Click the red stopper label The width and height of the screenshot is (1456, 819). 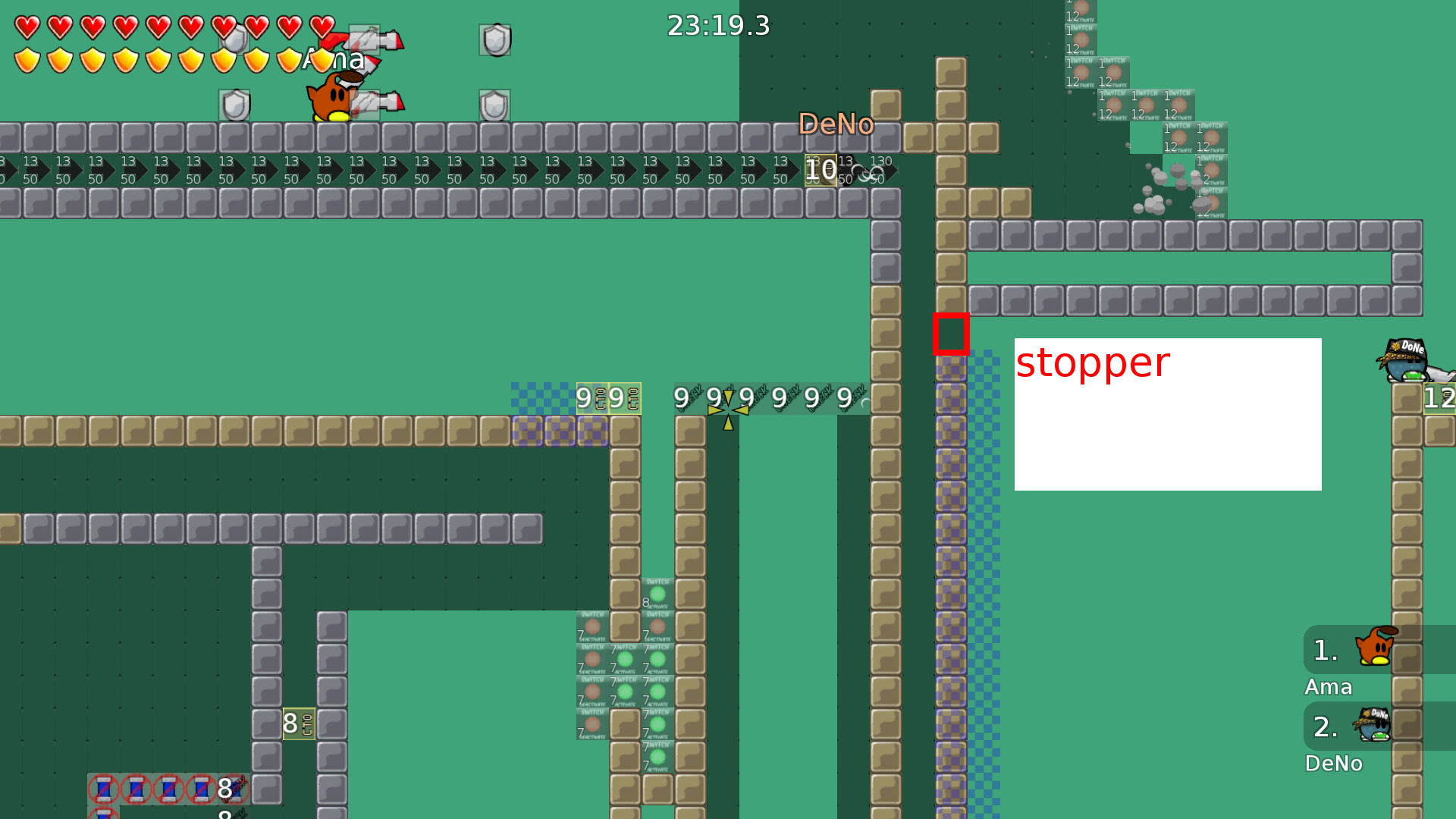(x=1092, y=364)
